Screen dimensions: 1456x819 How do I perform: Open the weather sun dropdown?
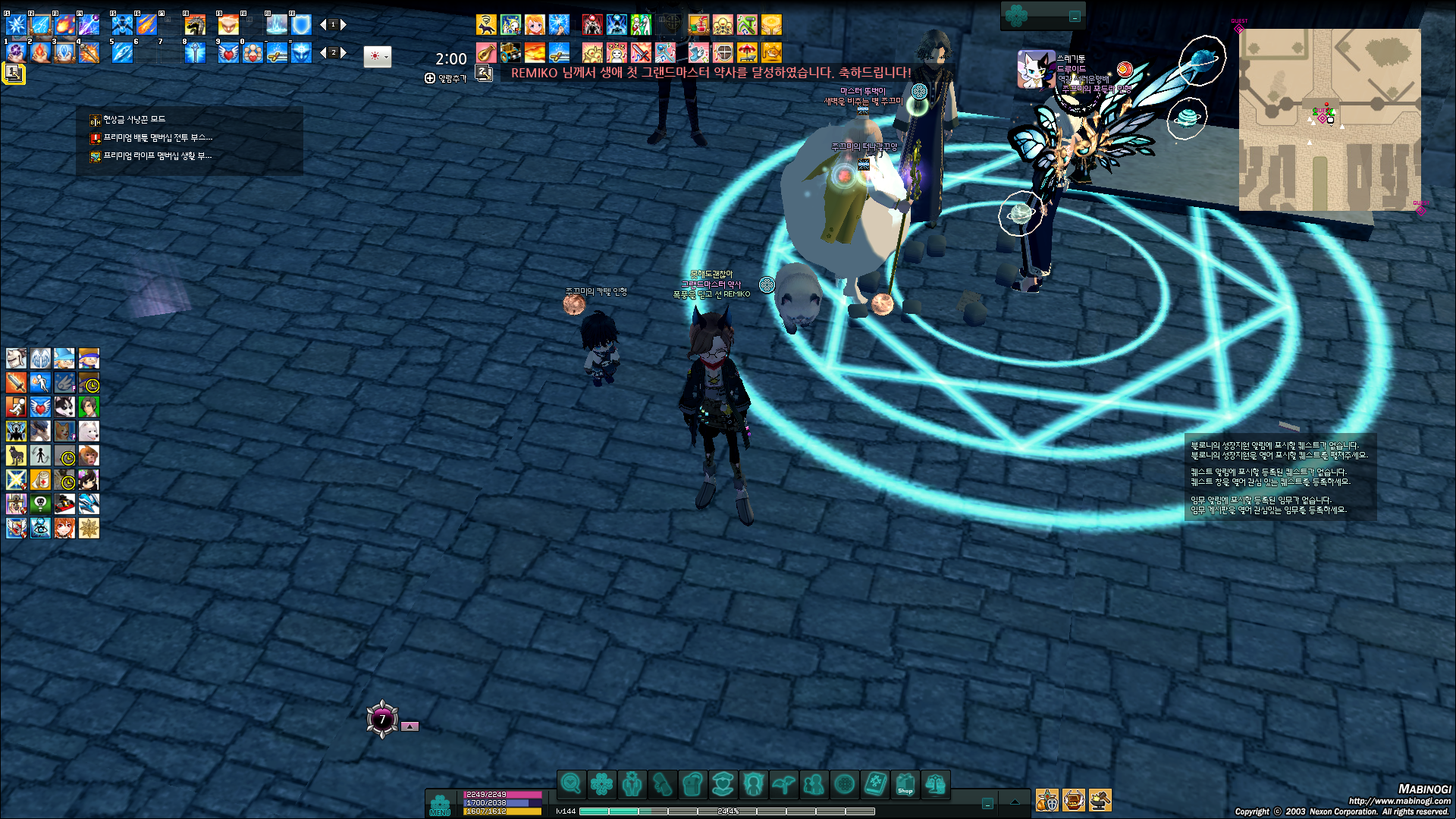coord(377,57)
